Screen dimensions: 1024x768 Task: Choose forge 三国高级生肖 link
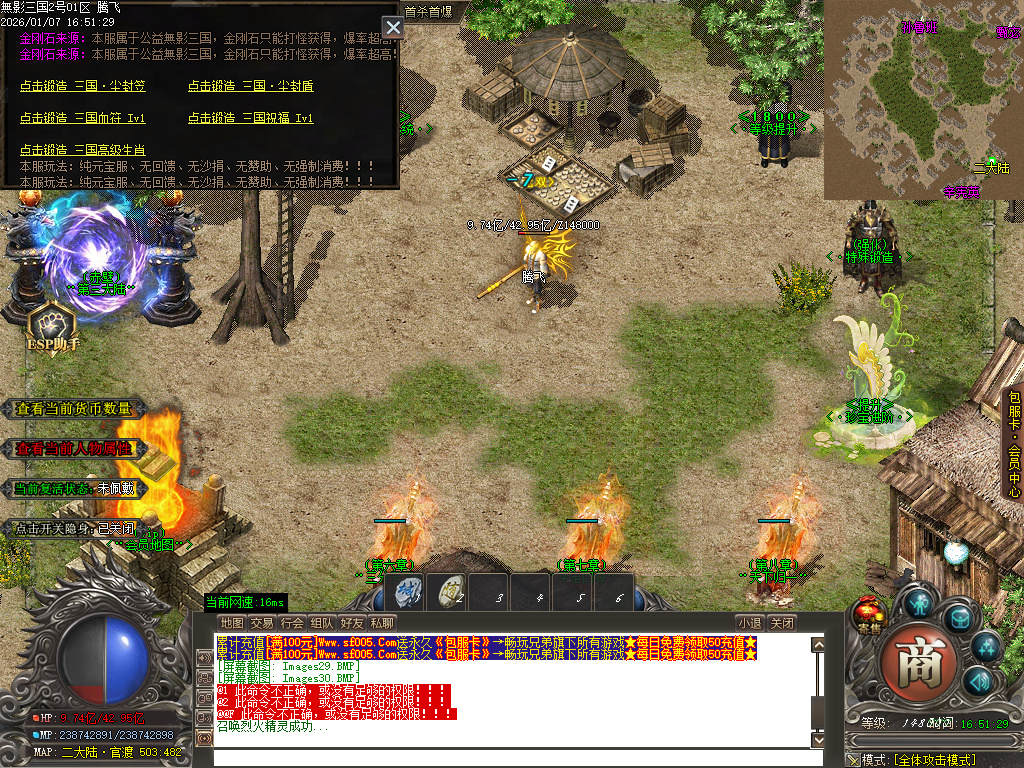pyautogui.click(x=83, y=150)
